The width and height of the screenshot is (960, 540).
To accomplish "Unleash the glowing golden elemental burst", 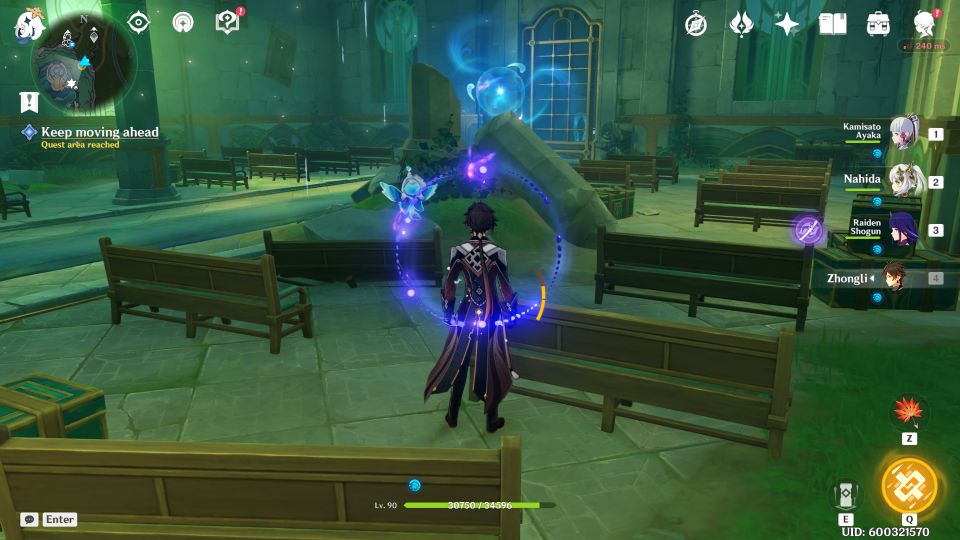I will (909, 485).
